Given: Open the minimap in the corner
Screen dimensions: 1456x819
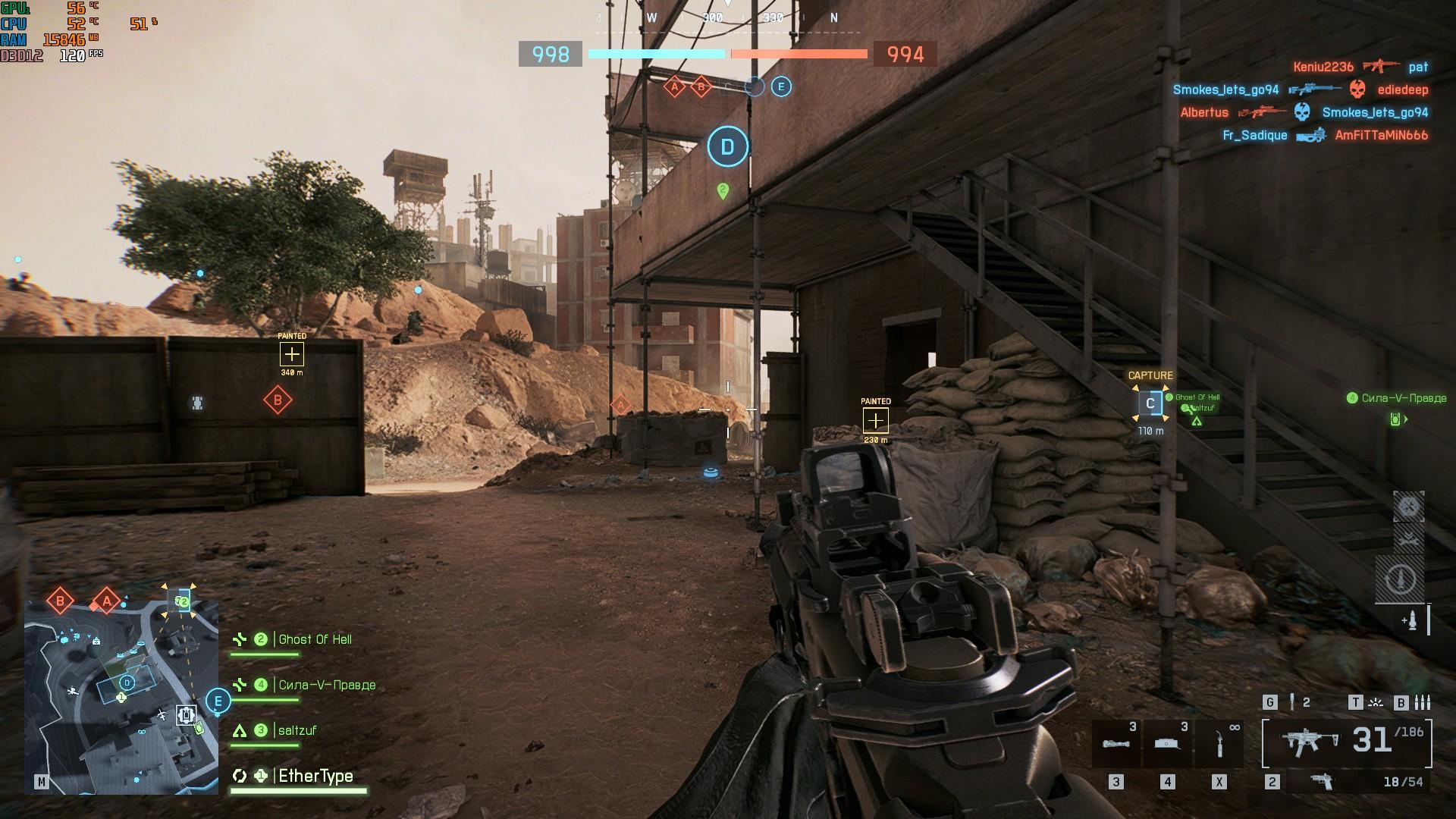Looking at the screenshot, I should tap(121, 698).
